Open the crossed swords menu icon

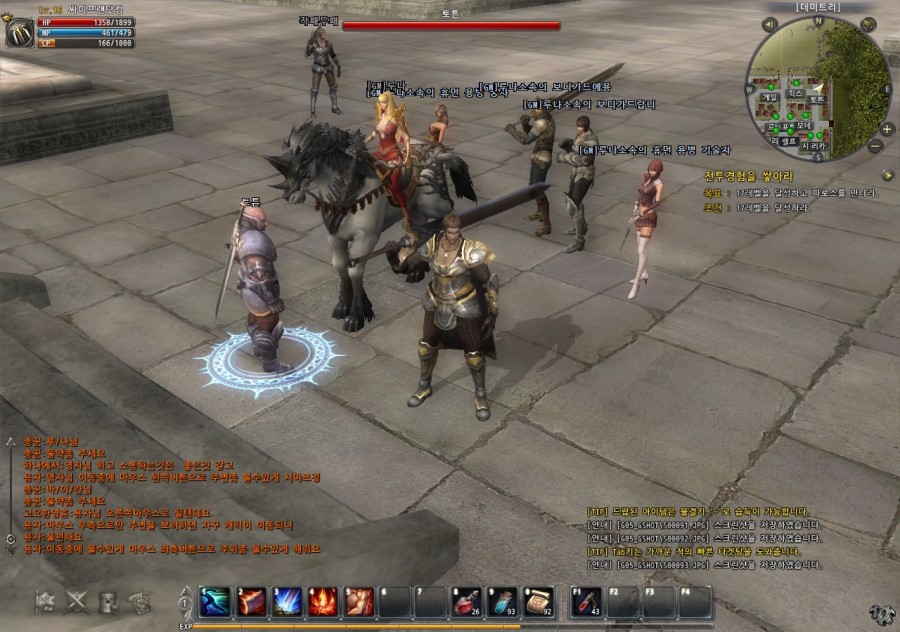76,601
